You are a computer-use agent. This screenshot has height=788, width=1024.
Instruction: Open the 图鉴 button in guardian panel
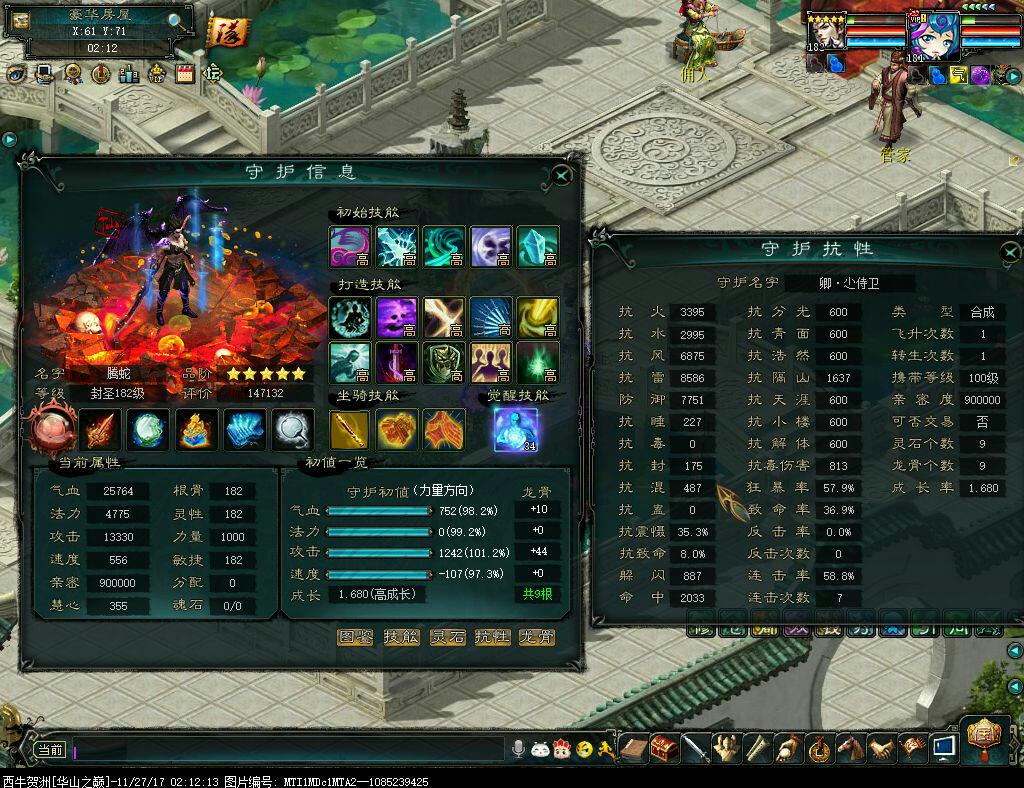(355, 637)
